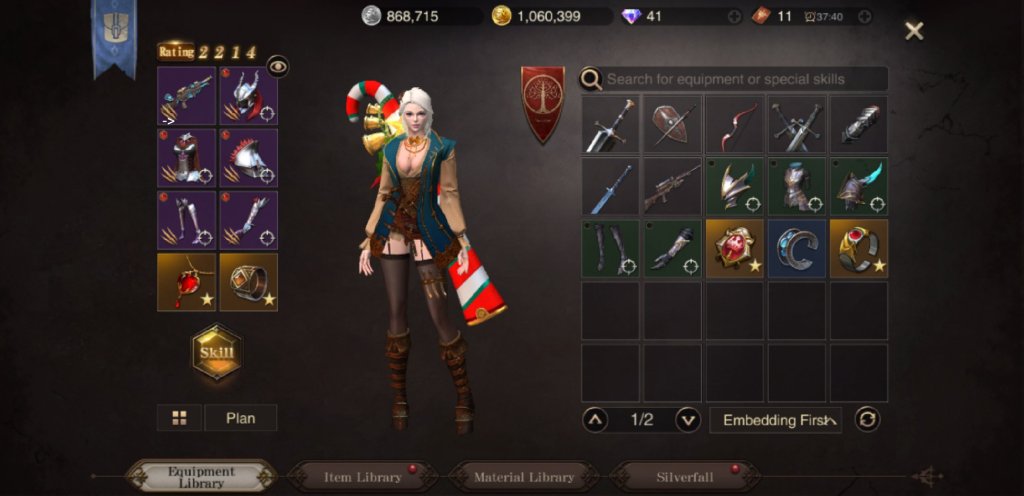Screen dimensions: 1024x496
Task: Click the Plan button
Action: (241, 418)
